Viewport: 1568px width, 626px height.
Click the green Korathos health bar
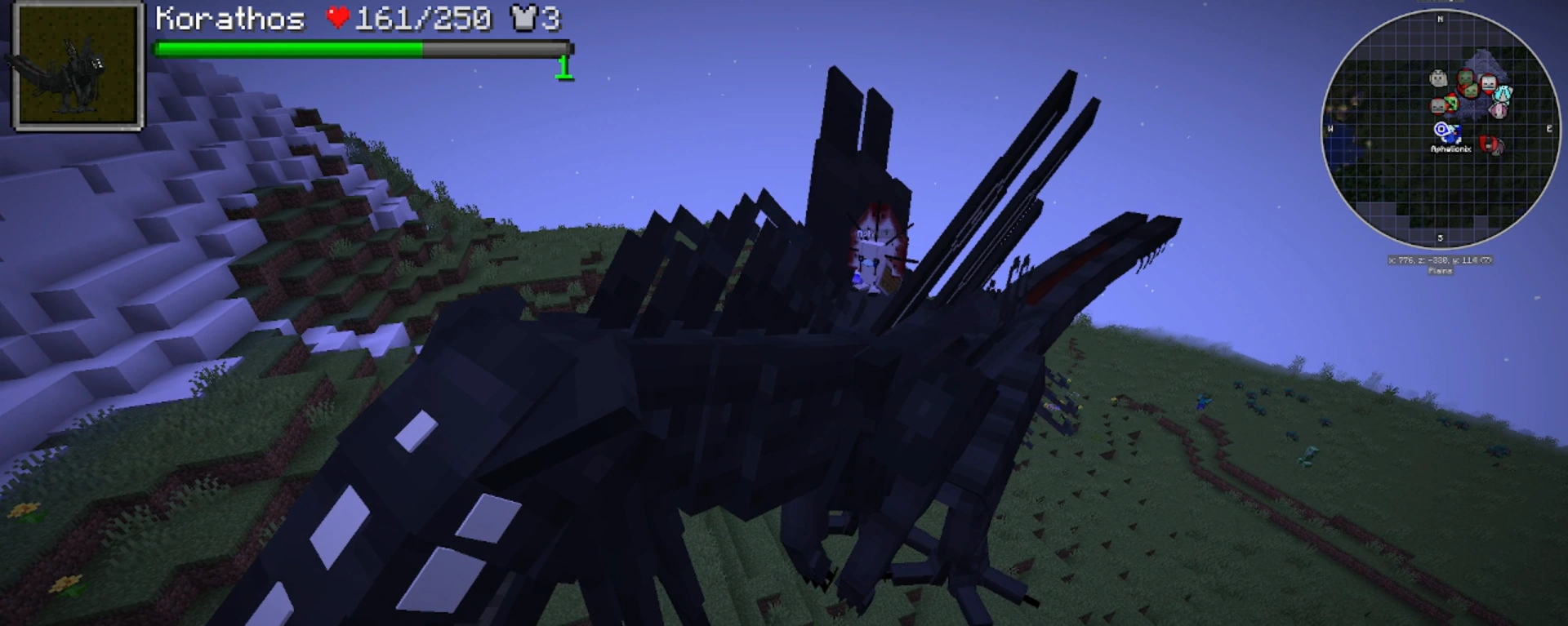pos(286,49)
